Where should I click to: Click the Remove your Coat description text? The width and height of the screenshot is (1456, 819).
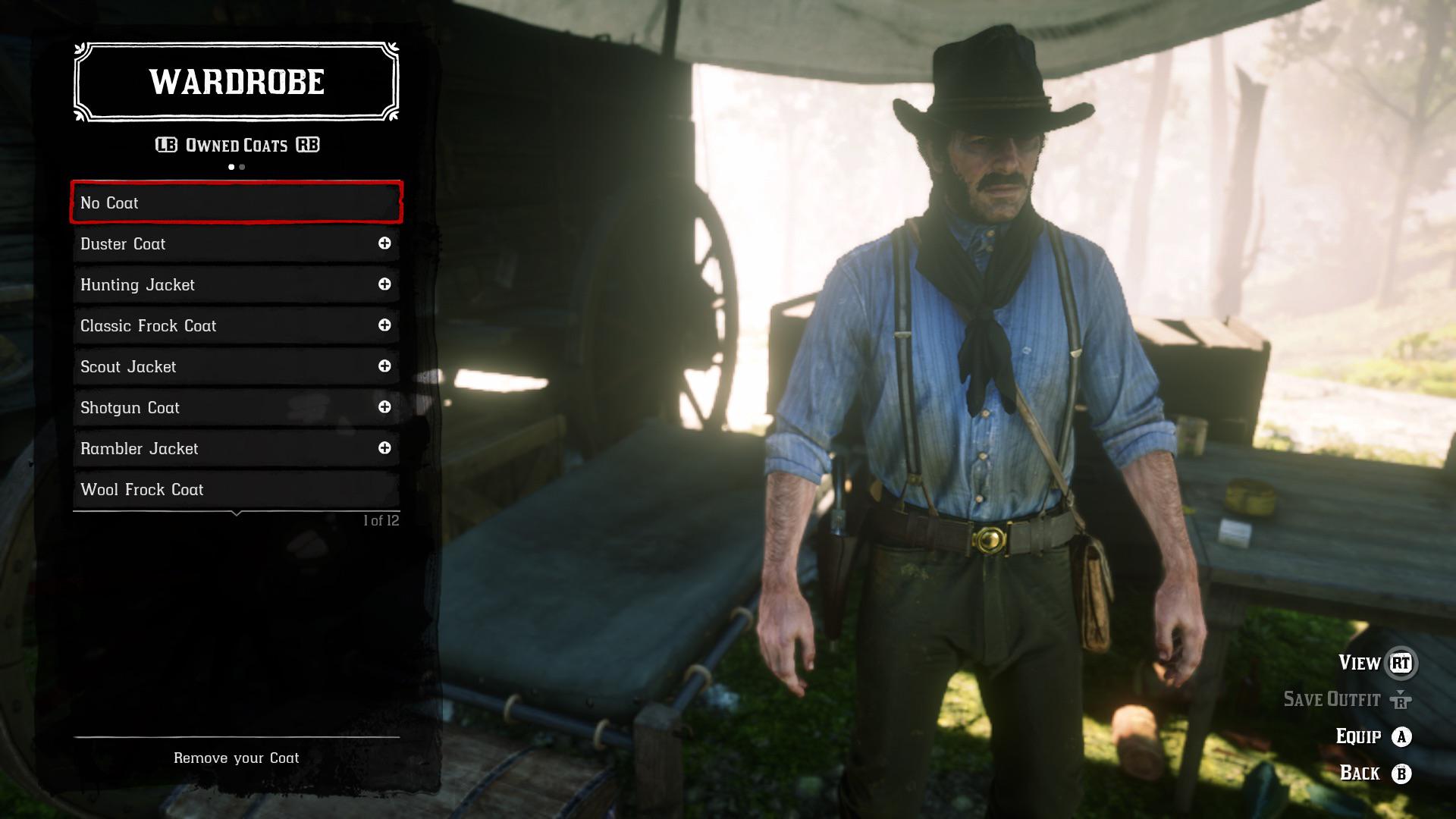tap(236, 758)
